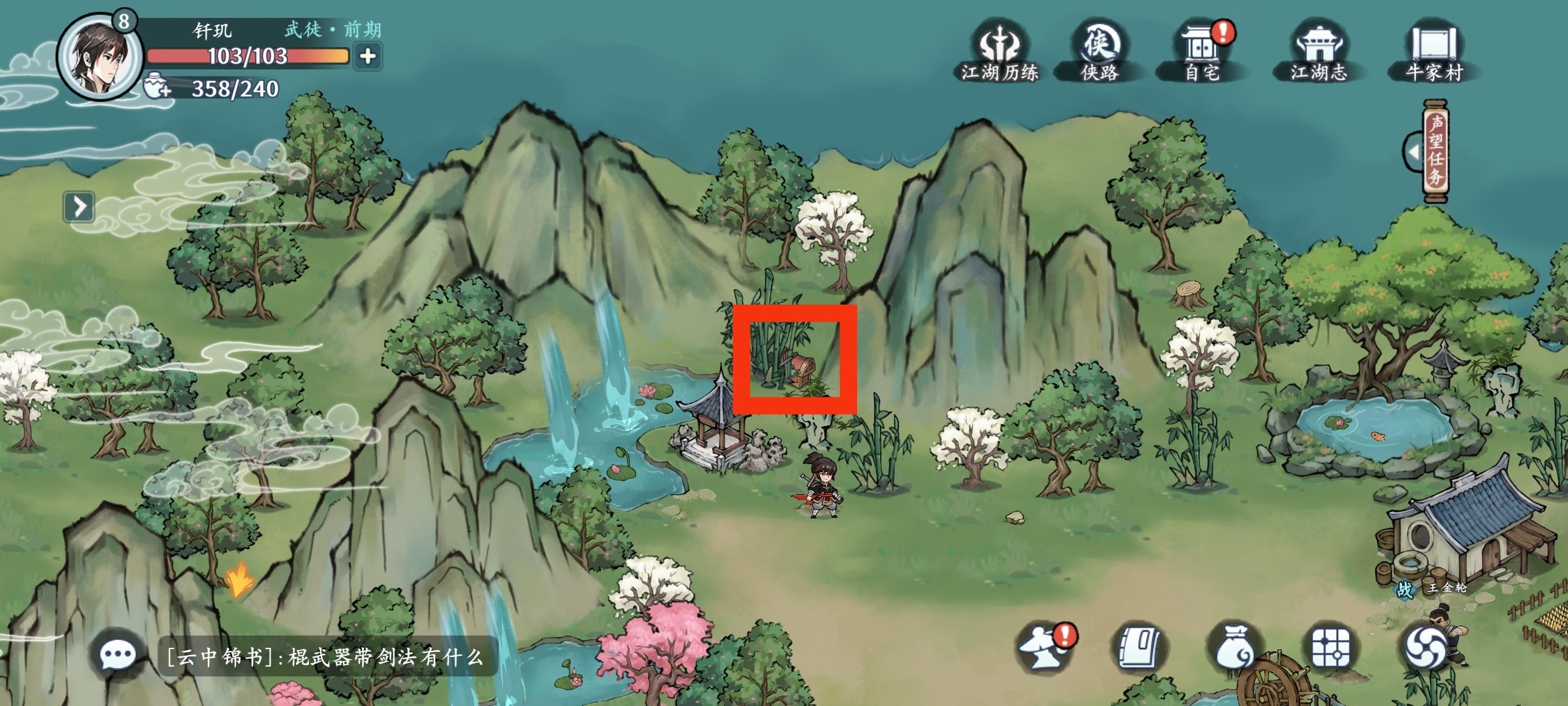Open the grid board icon menu

coord(1331,648)
